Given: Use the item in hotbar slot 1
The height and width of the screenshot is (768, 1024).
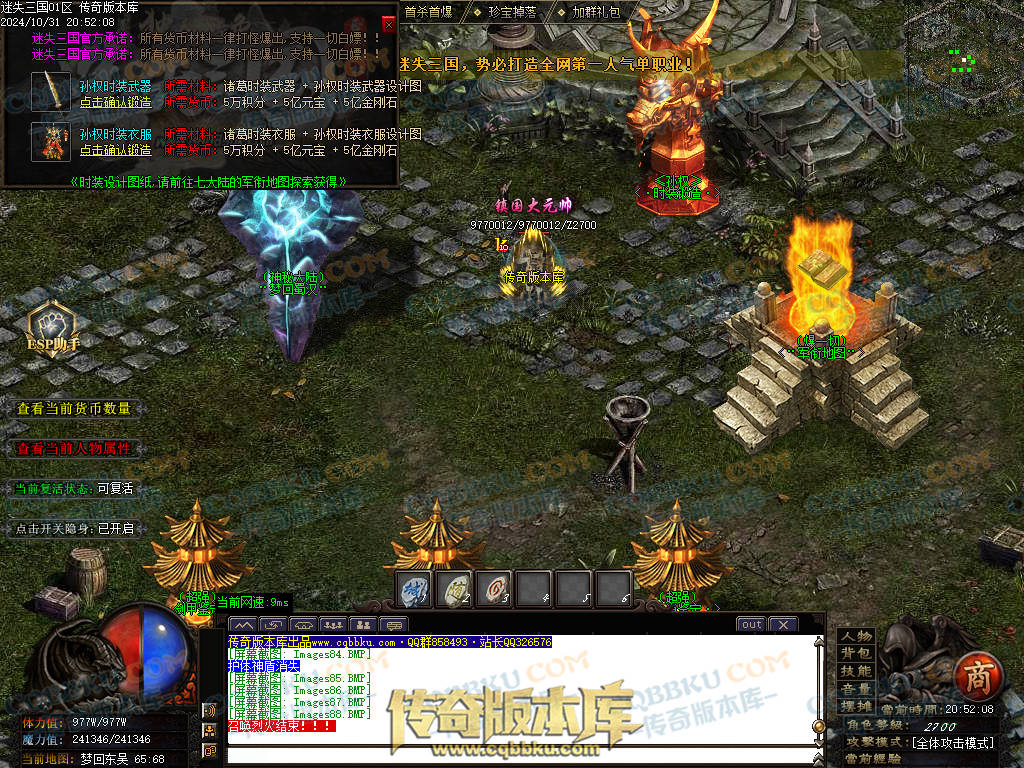Looking at the screenshot, I should [x=414, y=589].
